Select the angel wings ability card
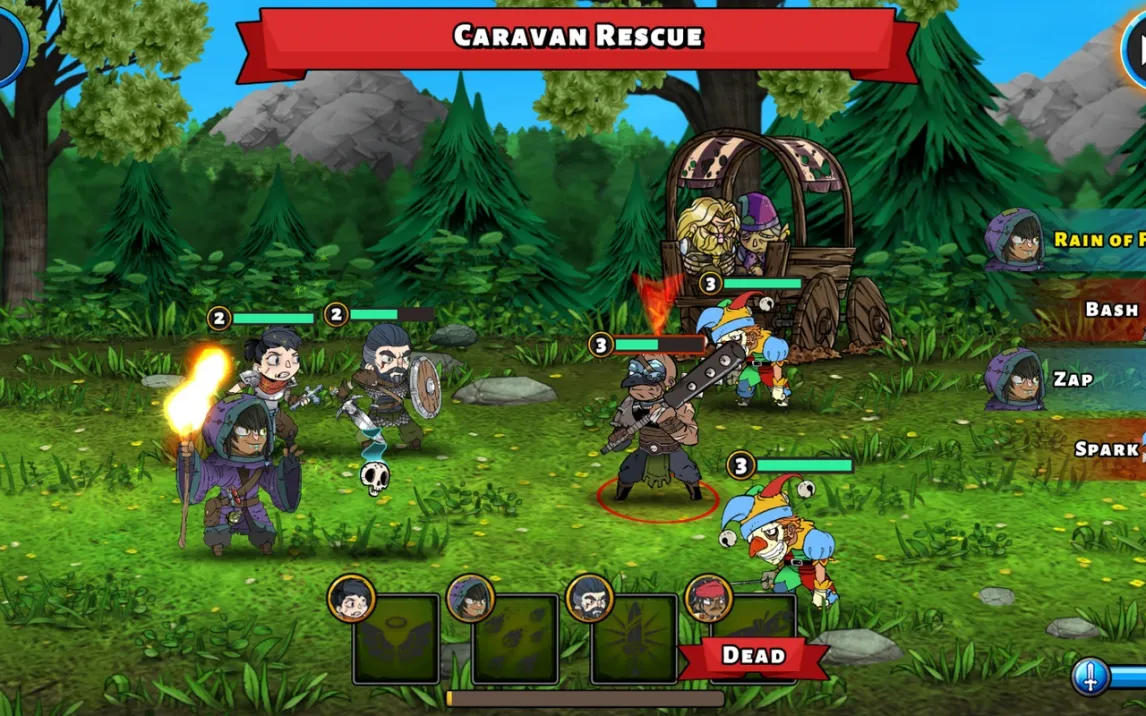Viewport: 1146px width, 716px height. 396,640
